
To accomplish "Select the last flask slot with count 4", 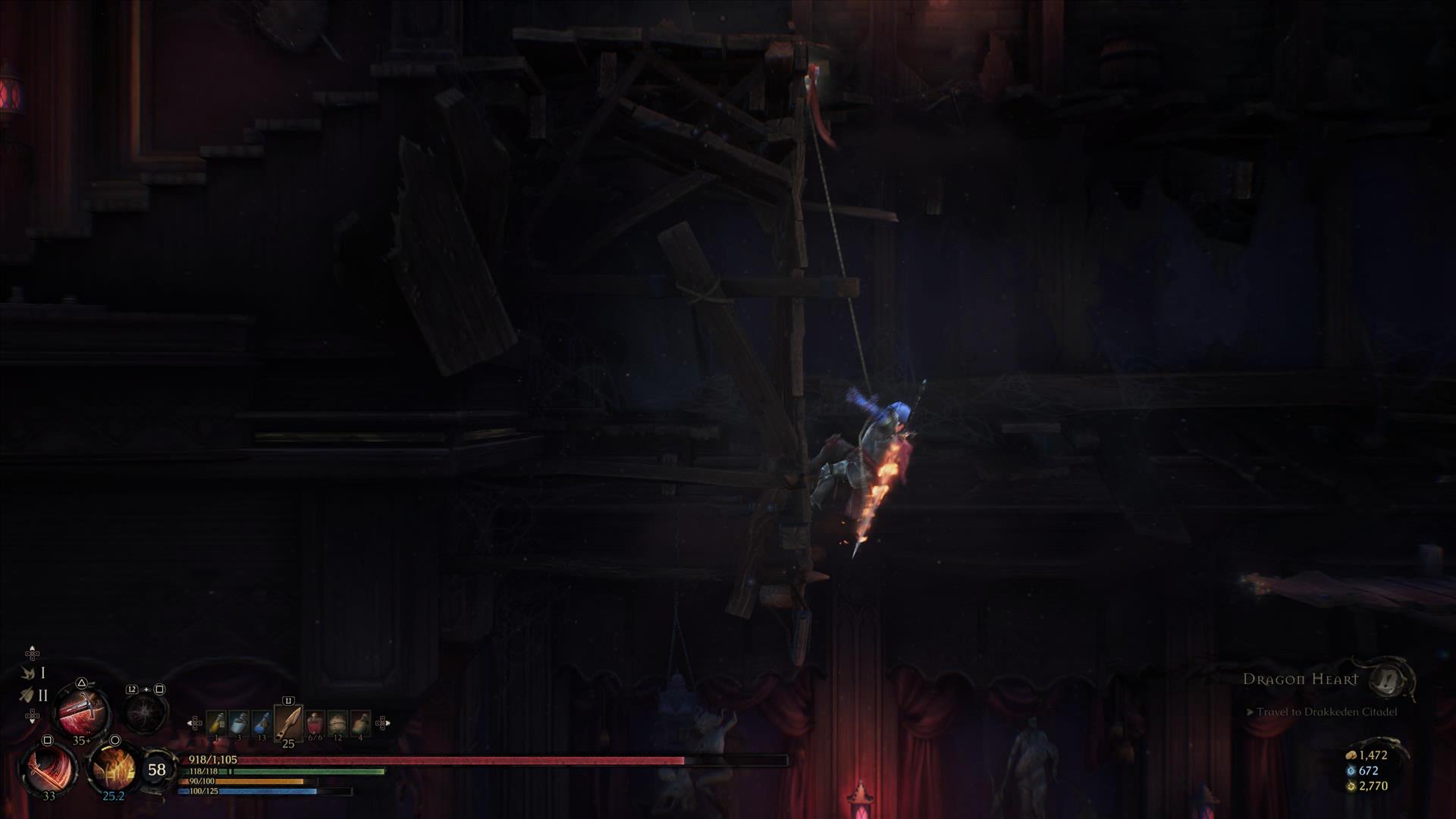I will 360,723.
